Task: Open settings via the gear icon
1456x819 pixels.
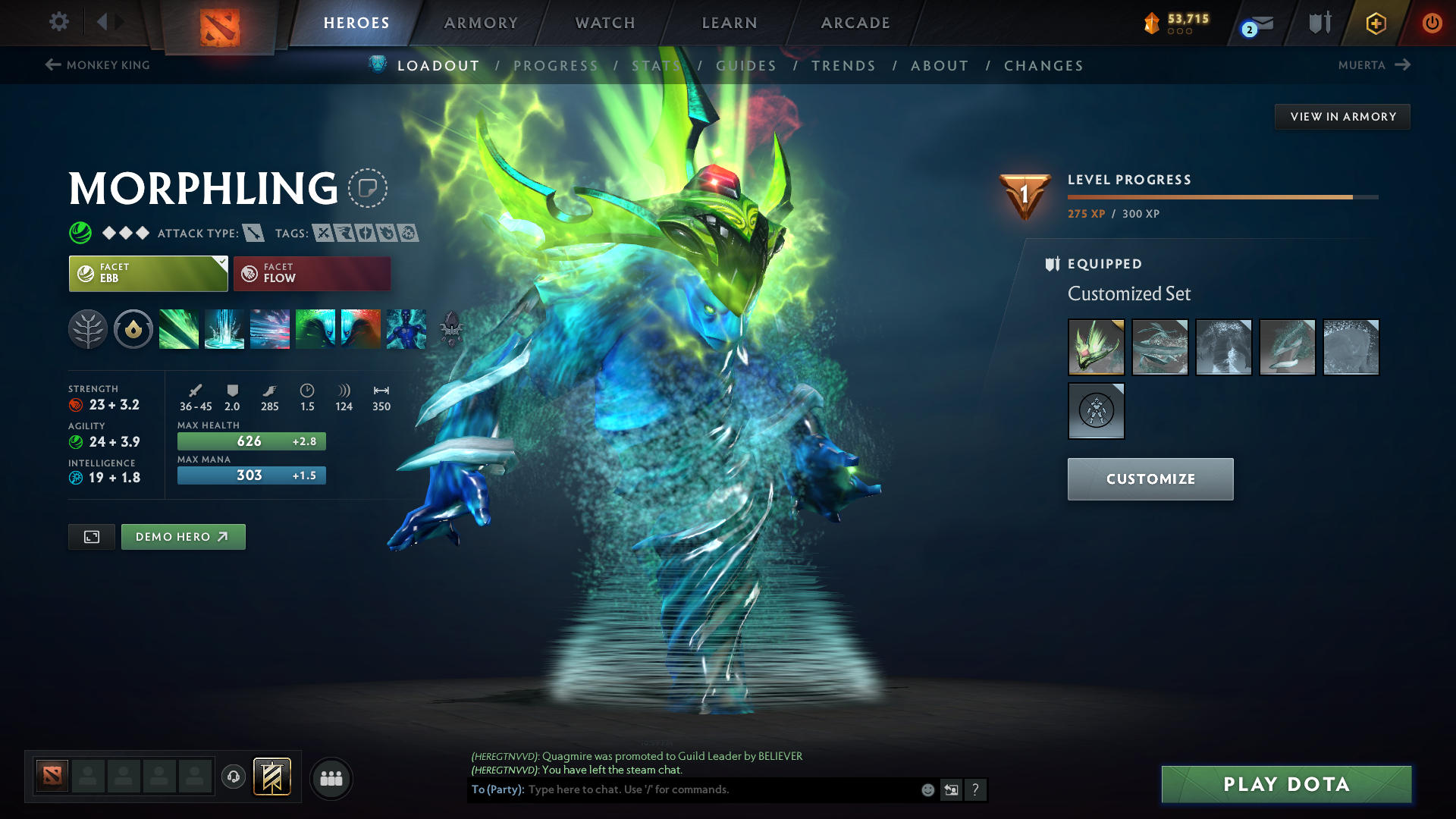Action: (59, 23)
